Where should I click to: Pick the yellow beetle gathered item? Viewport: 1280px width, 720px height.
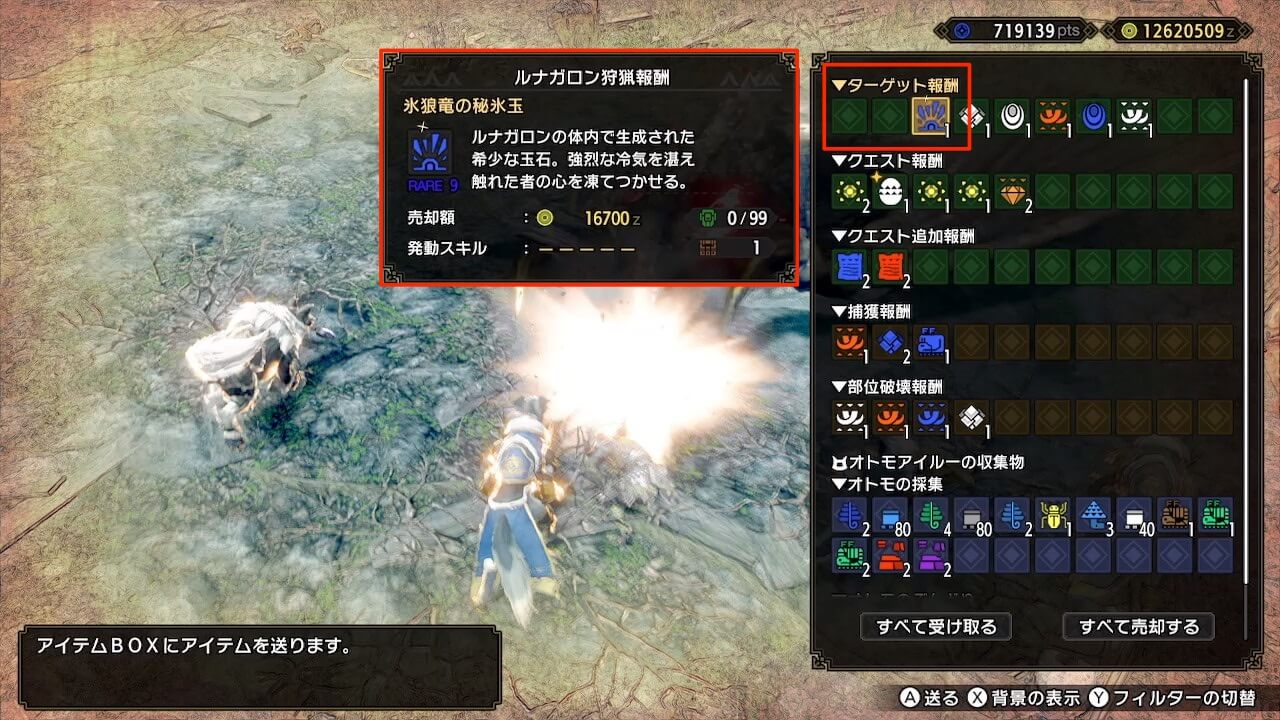[x=1053, y=514]
